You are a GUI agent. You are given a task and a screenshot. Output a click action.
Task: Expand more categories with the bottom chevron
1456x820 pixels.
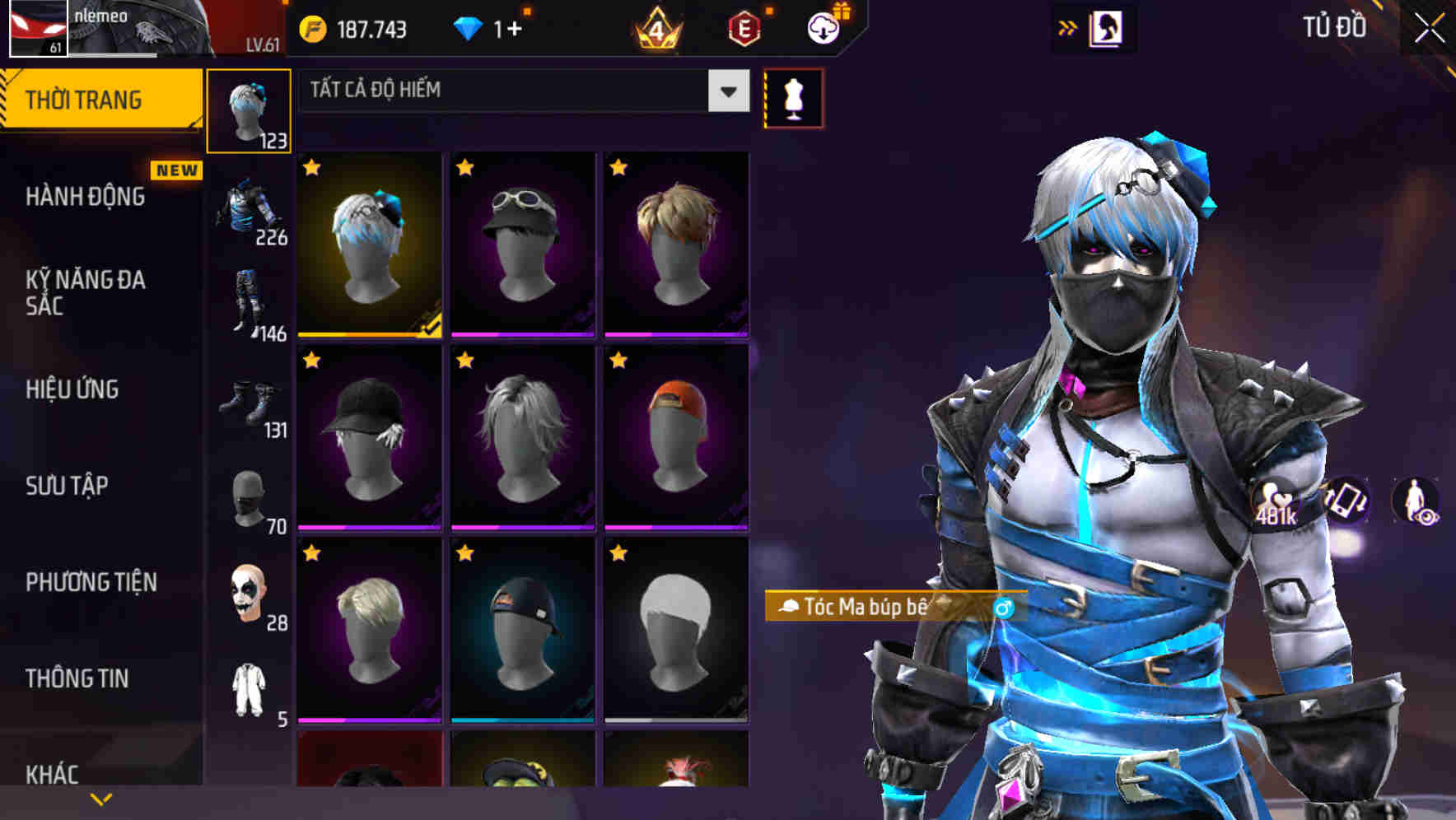tap(100, 800)
